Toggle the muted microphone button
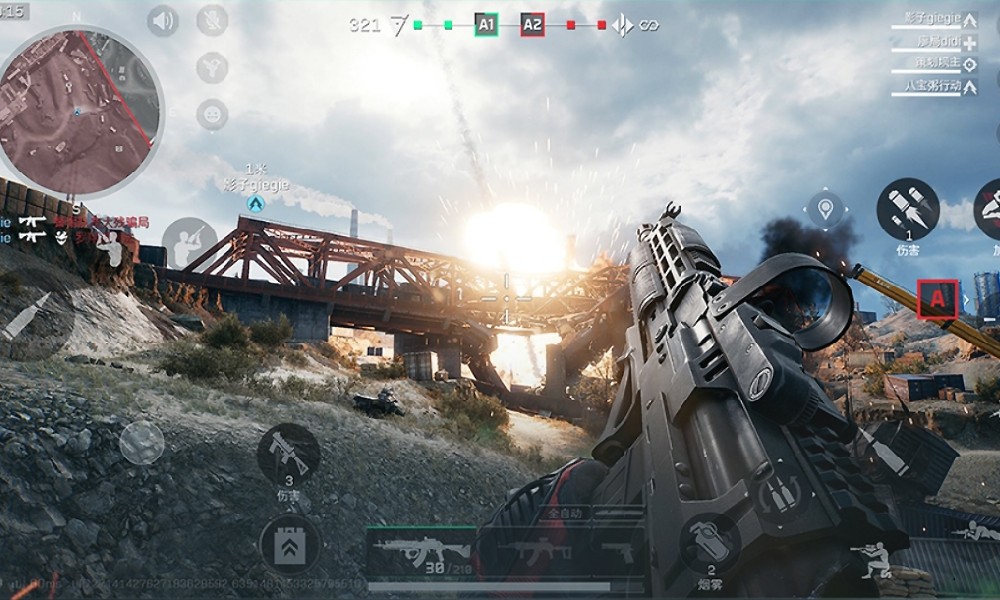Screen dimensions: 1000x600 click(212, 20)
